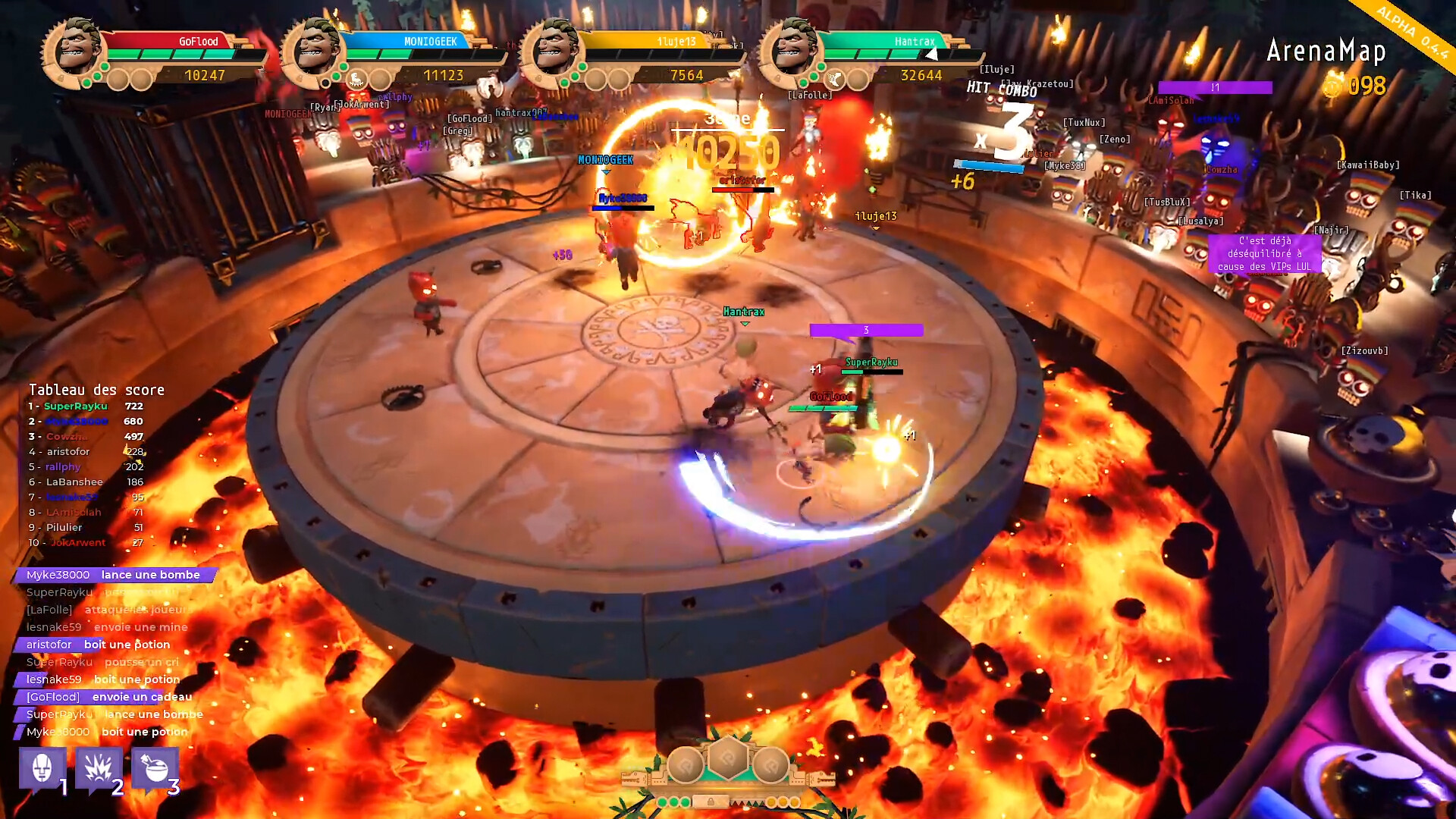Select SuperRayku's row in the scoreboard
The height and width of the screenshot is (819, 1456).
(x=85, y=406)
